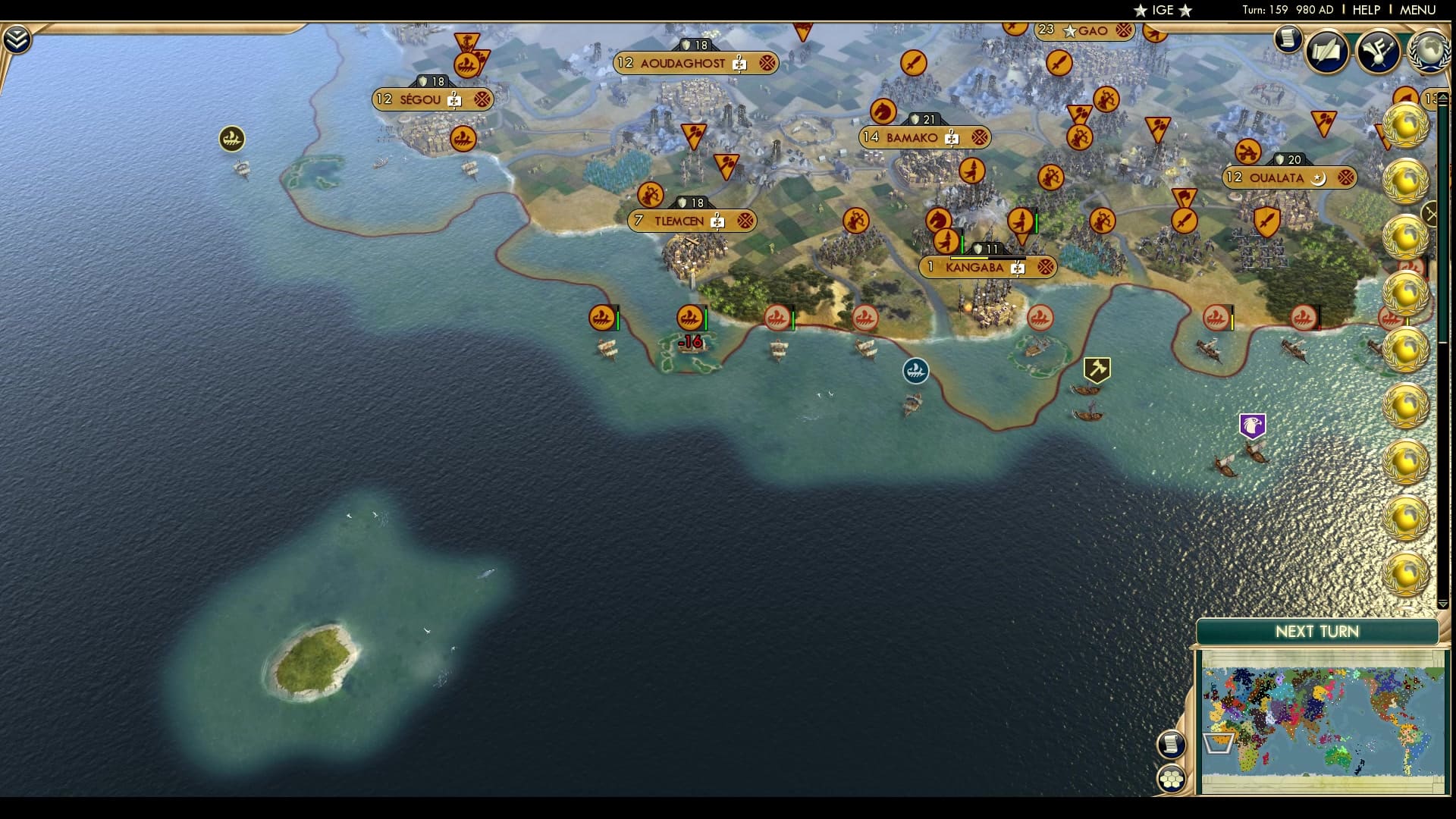Toggle strategic view with the hex icon
The width and height of the screenshot is (1456, 819).
tap(1172, 780)
